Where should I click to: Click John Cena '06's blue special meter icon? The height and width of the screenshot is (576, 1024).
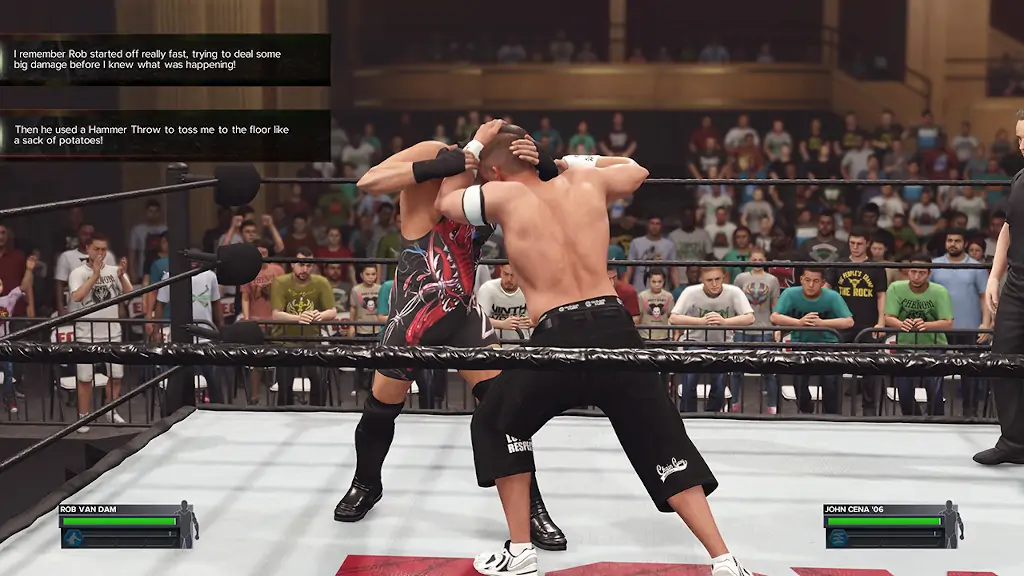coord(837,538)
